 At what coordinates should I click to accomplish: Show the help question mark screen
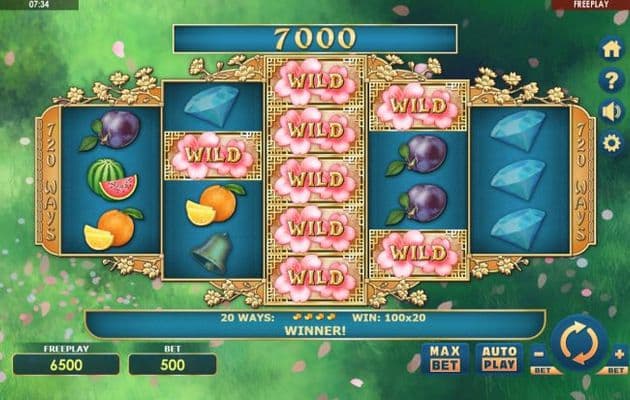611,81
